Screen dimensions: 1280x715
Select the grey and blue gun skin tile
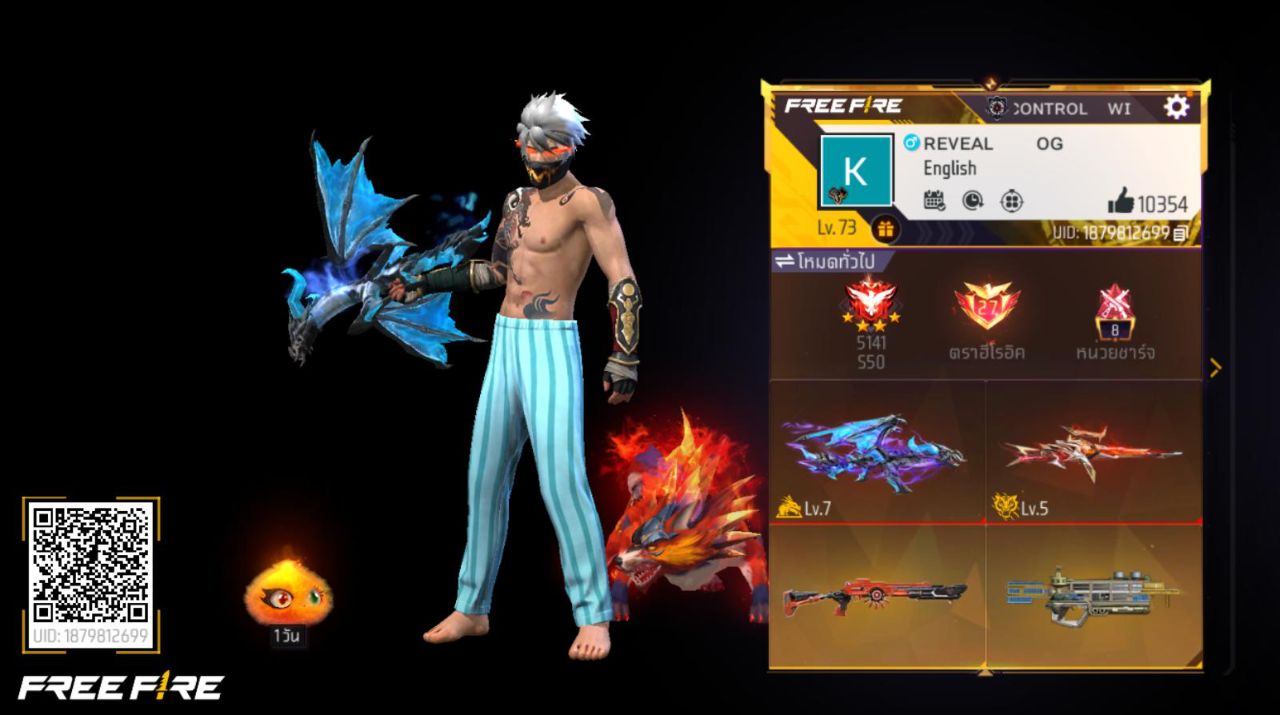pyautogui.click(x=1094, y=595)
